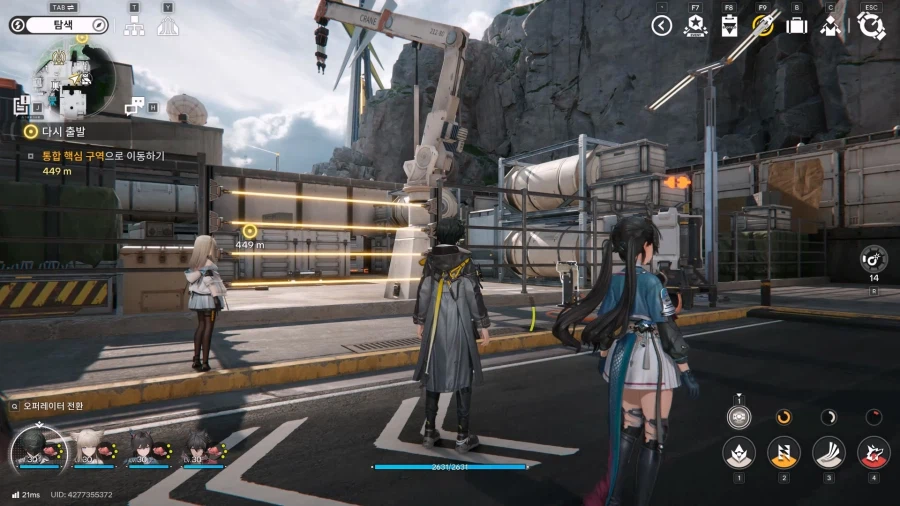
Task: Open the operator icon beside the briefcase
Action: (x=830, y=26)
